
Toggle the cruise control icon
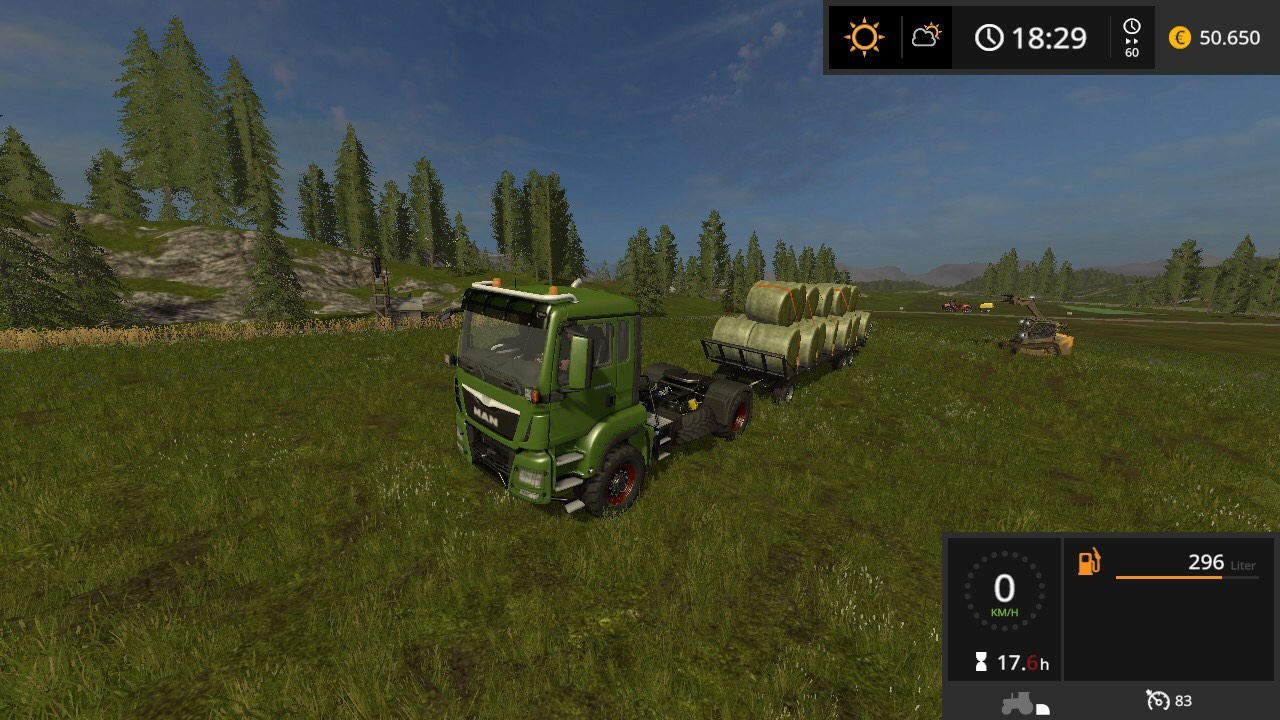[x=1157, y=700]
